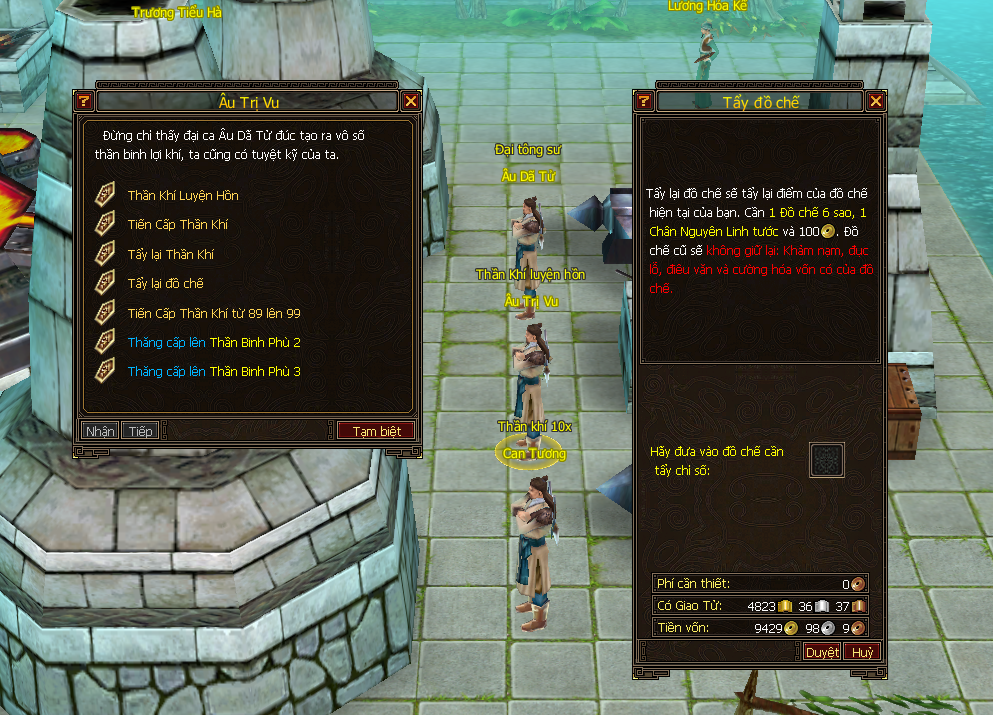Viewport: 993px width, 715px height.
Task: Select Tiến Cấp Thần Khí từ 89 lên 99
Action: click(214, 313)
